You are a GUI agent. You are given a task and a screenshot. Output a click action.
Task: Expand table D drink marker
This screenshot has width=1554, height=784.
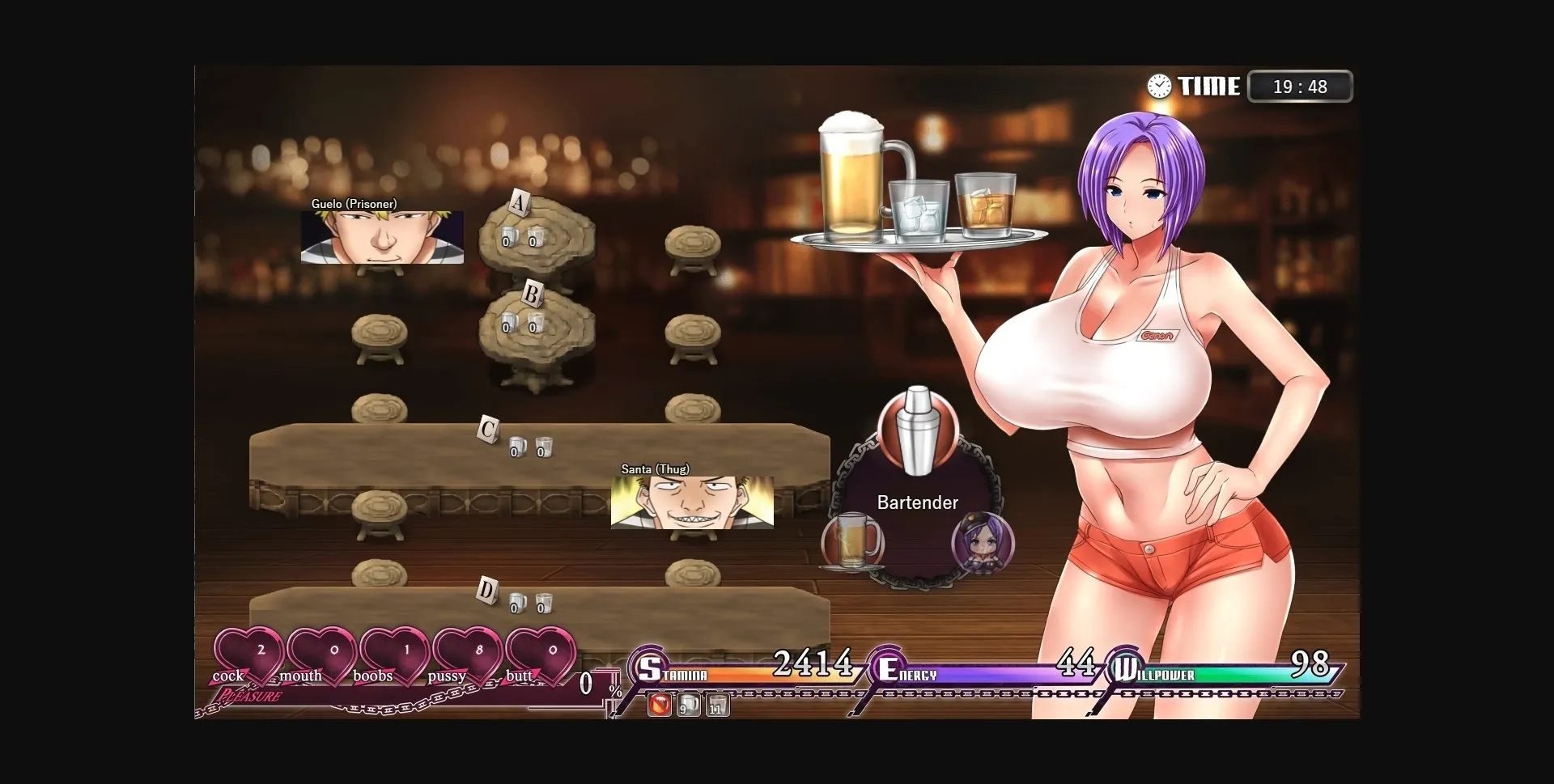click(x=487, y=591)
